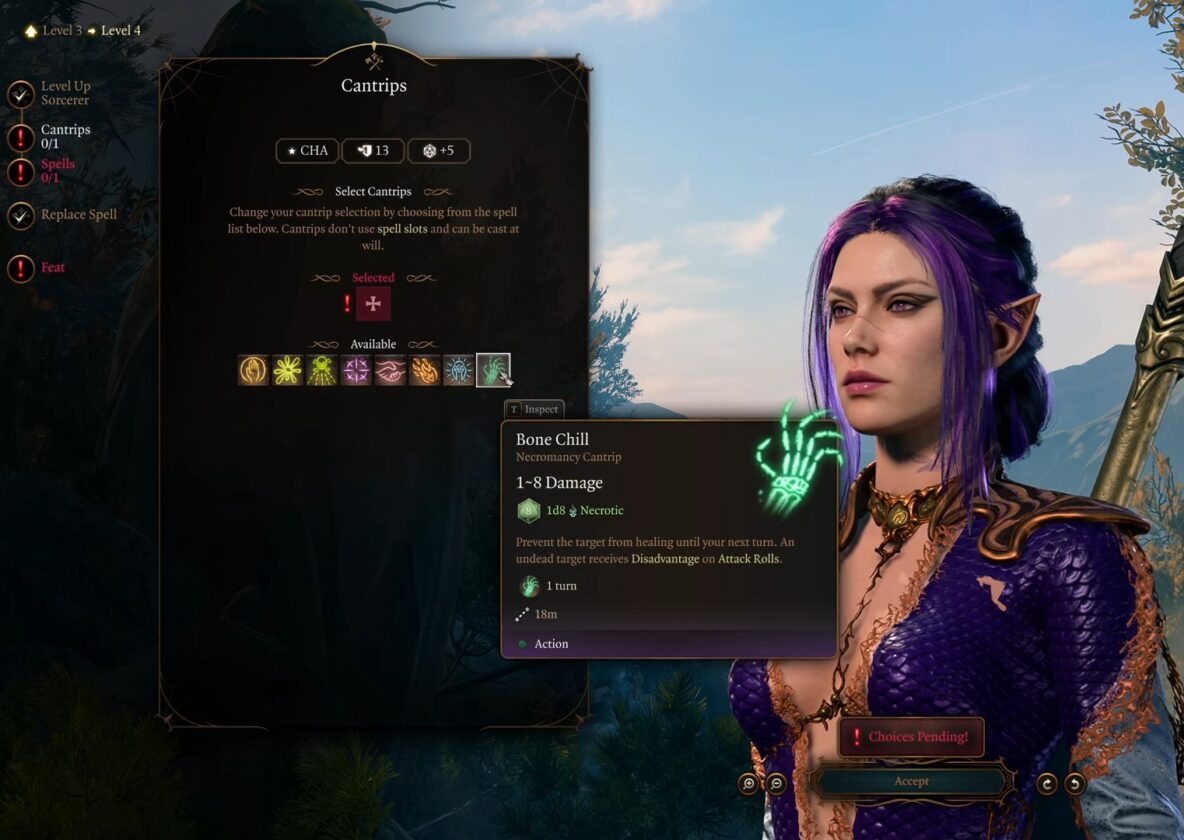This screenshot has width=1184, height=840.
Task: Accept the level up choices
Action: [x=911, y=781]
